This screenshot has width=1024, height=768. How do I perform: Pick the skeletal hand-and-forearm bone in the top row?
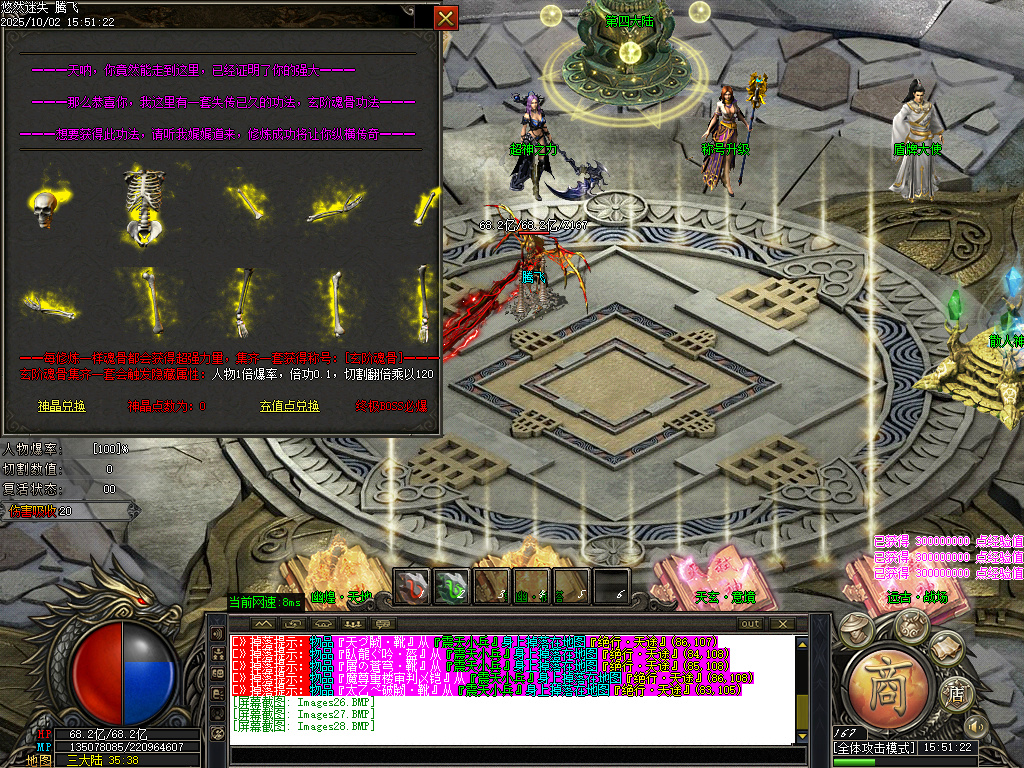333,207
